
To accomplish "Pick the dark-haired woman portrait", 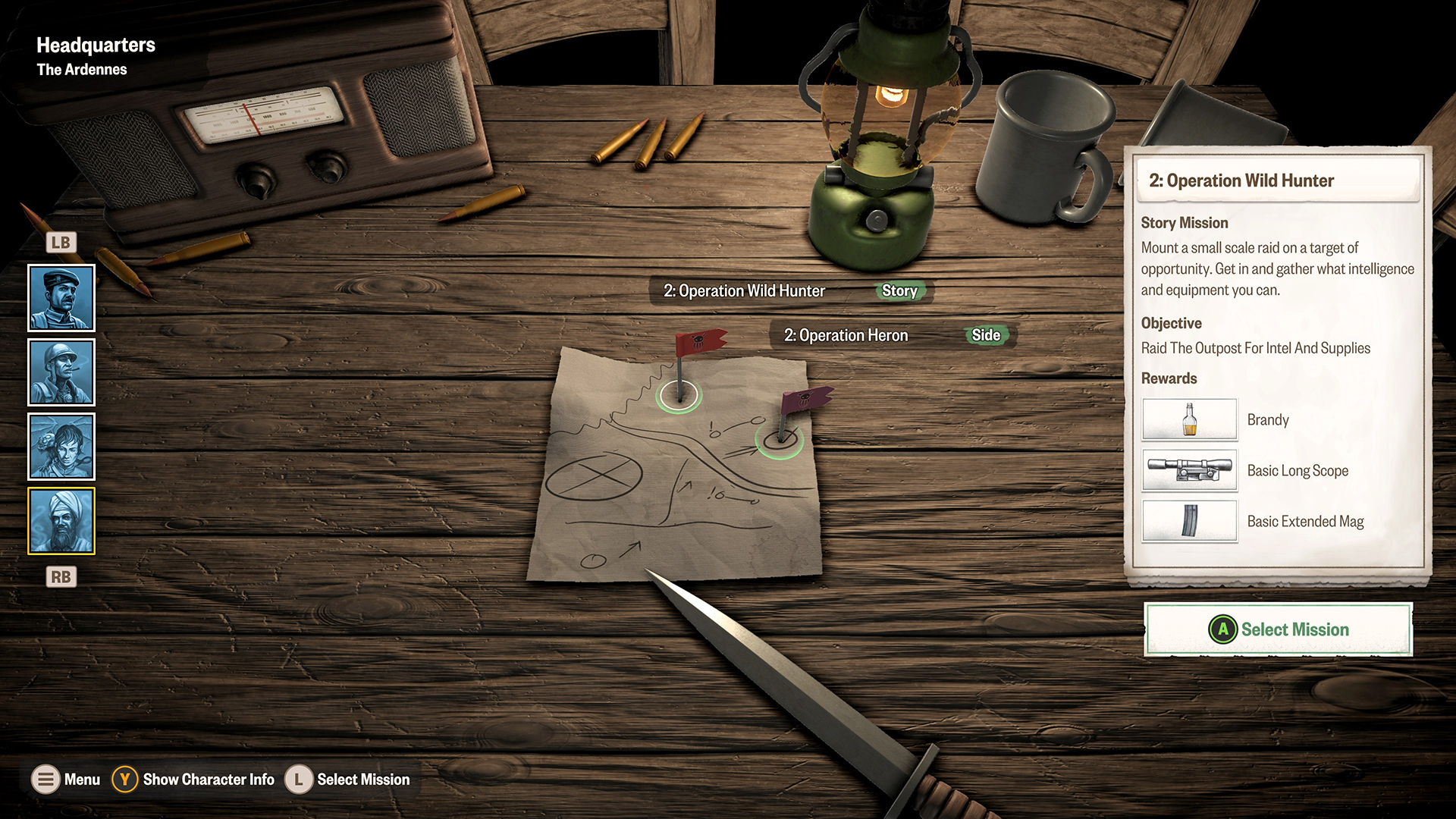I will coord(61,447).
